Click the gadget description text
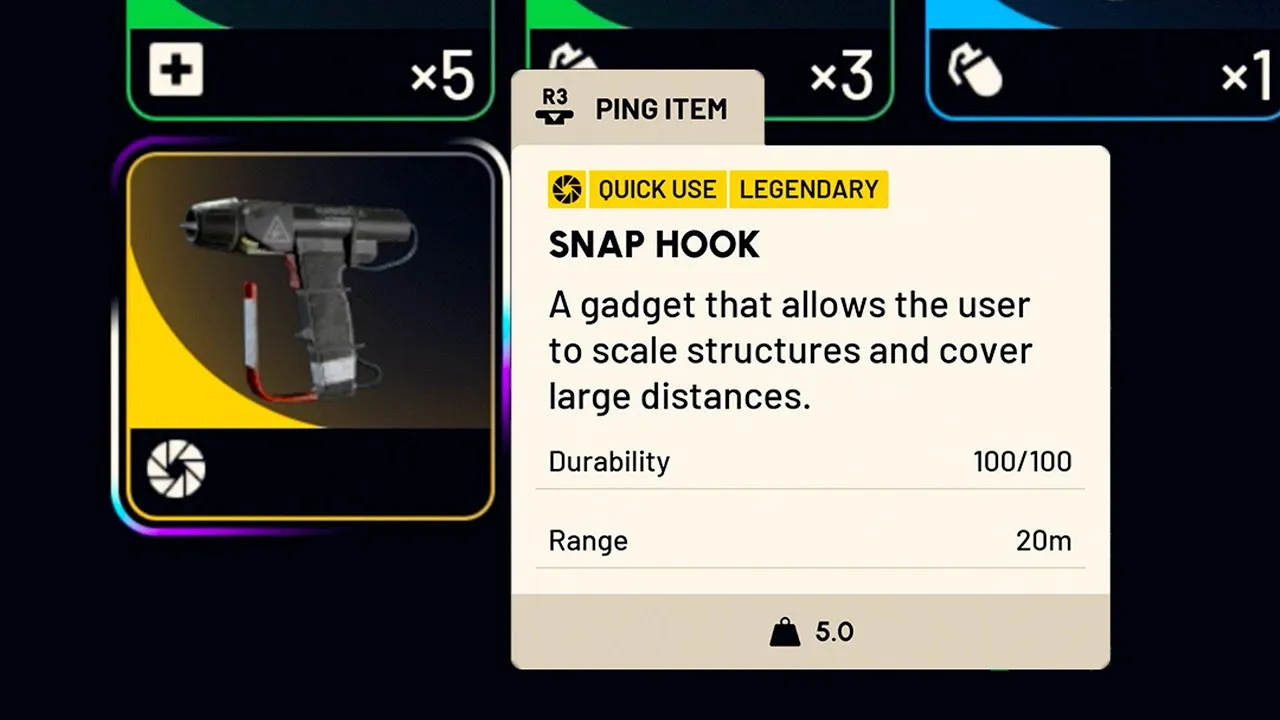Image resolution: width=1280 pixels, height=720 pixels. [789, 350]
